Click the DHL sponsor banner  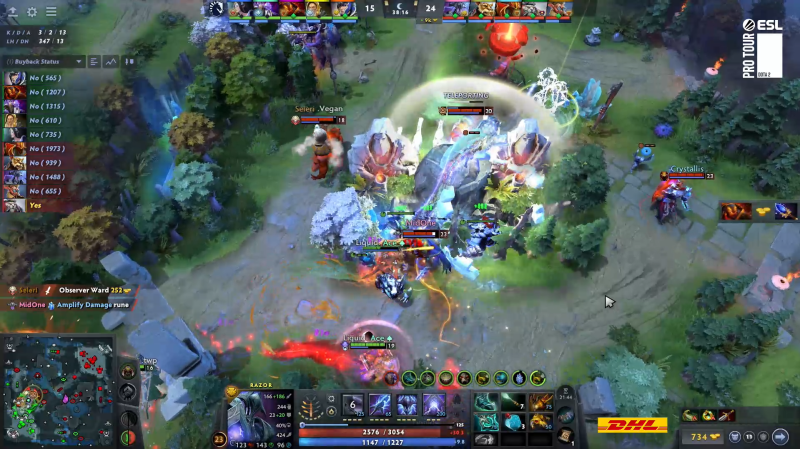coord(632,425)
